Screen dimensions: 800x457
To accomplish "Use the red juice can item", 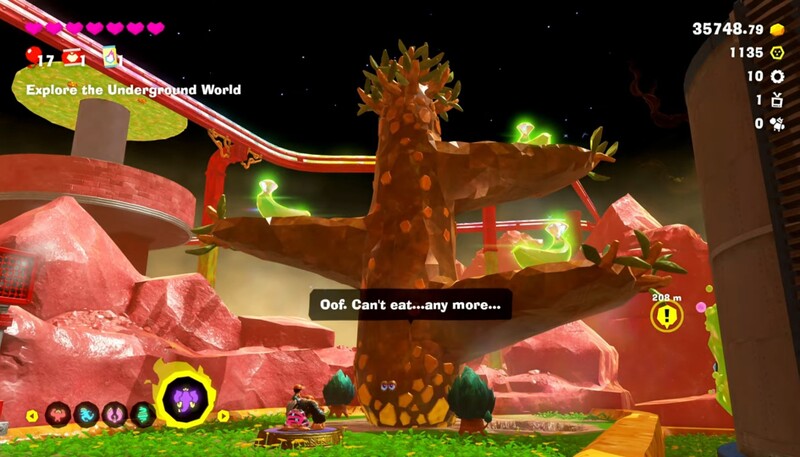I will pyautogui.click(x=72, y=57).
